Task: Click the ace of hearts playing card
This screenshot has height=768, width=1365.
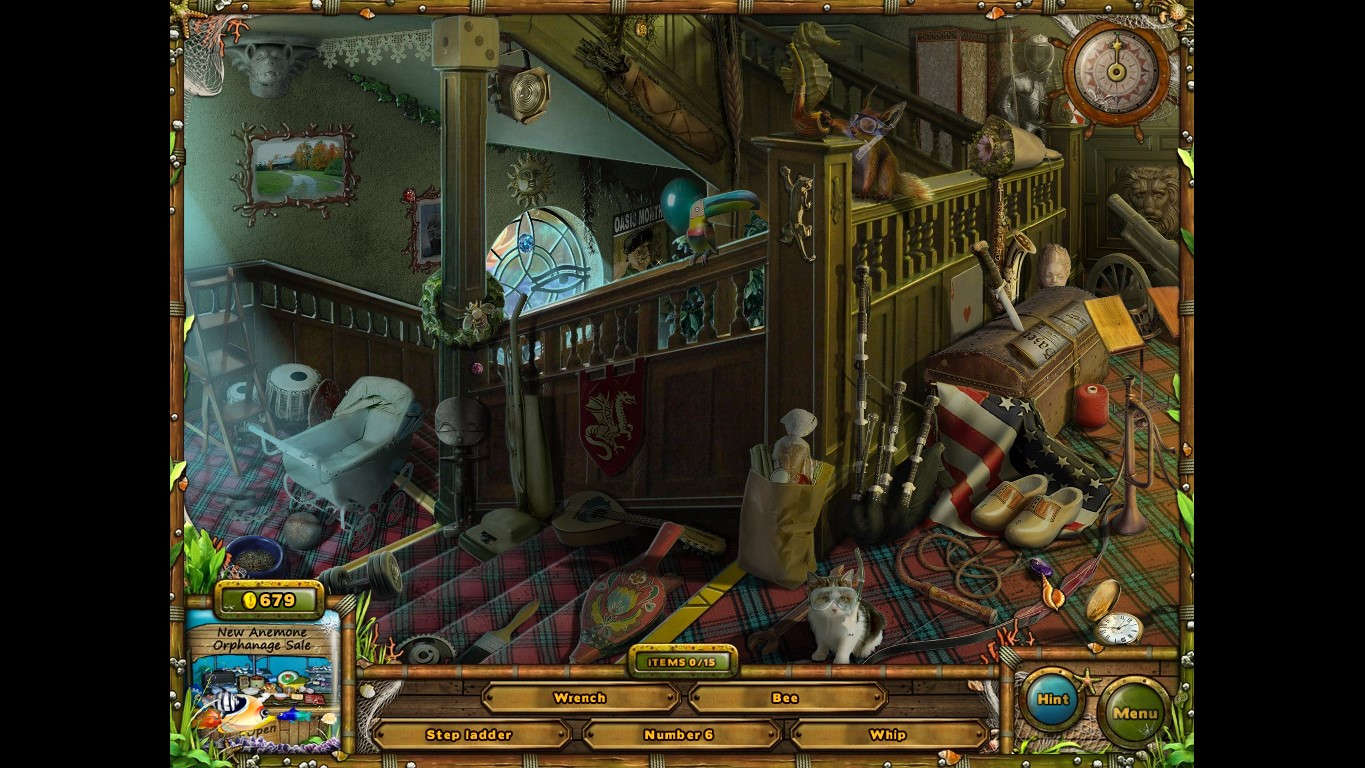Action: click(966, 295)
